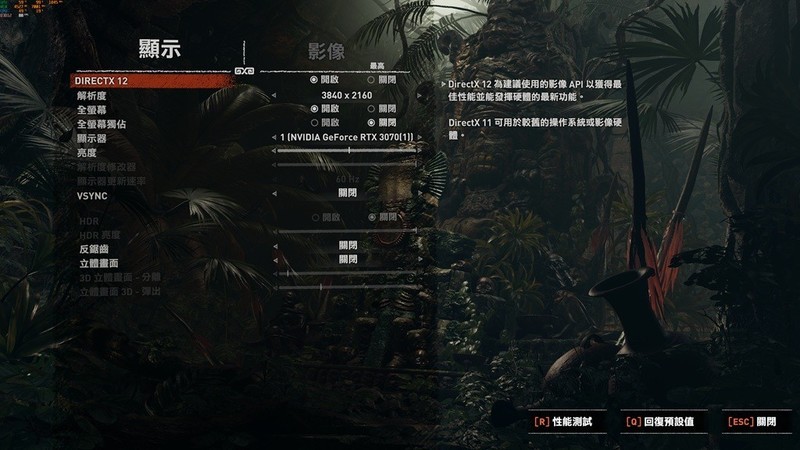The image size is (800, 450).
Task: Select the 反鋸齒 anti-aliasing row
Action: point(91,245)
